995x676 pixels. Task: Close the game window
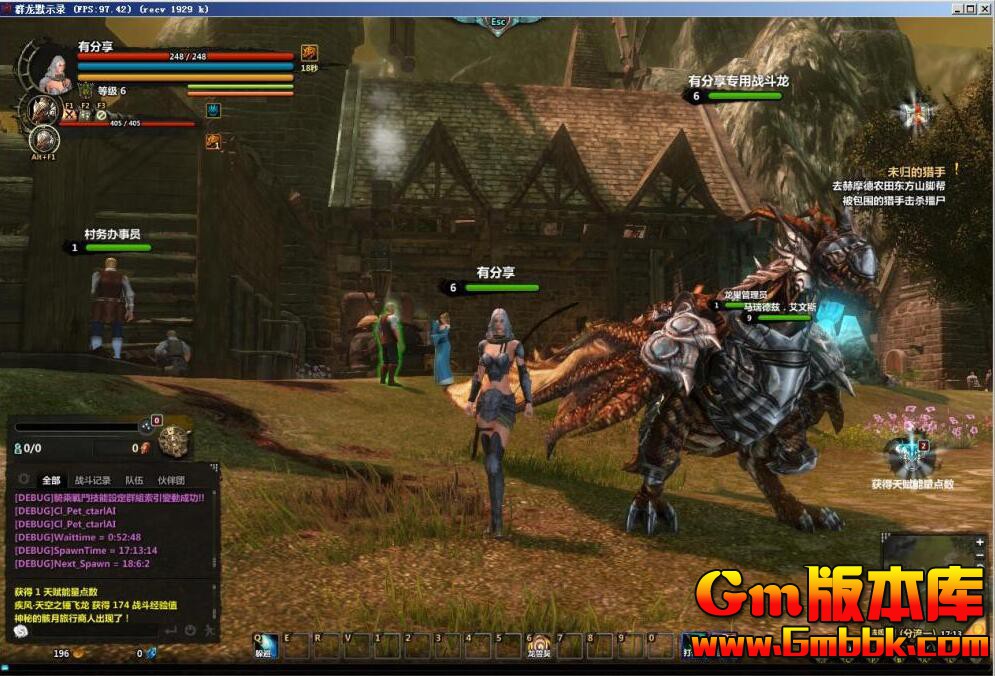tap(984, 8)
